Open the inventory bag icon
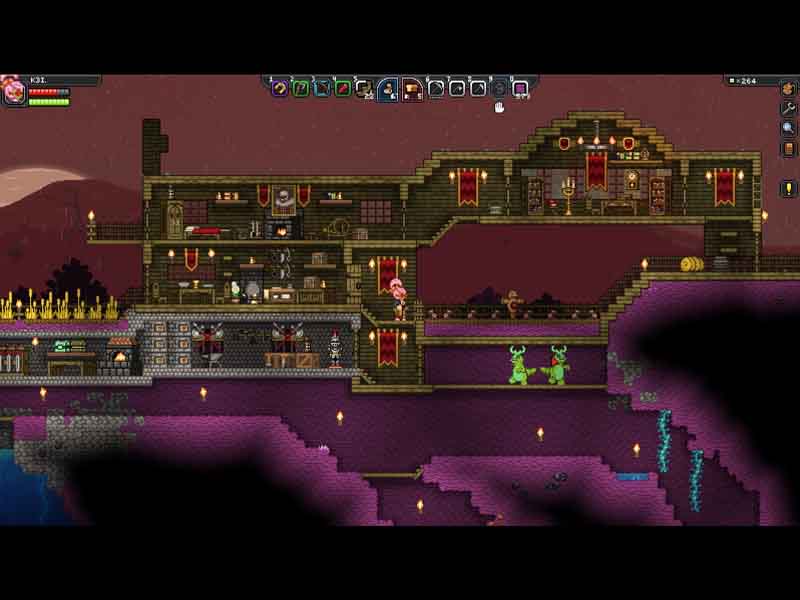This screenshot has width=800, height=600. point(789,89)
